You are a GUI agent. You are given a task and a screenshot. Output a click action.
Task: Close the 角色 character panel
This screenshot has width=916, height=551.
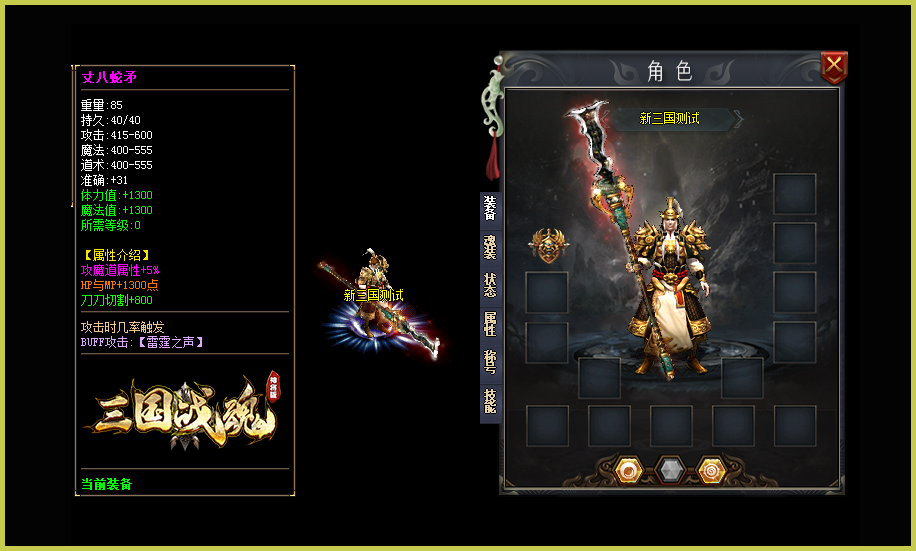click(834, 68)
